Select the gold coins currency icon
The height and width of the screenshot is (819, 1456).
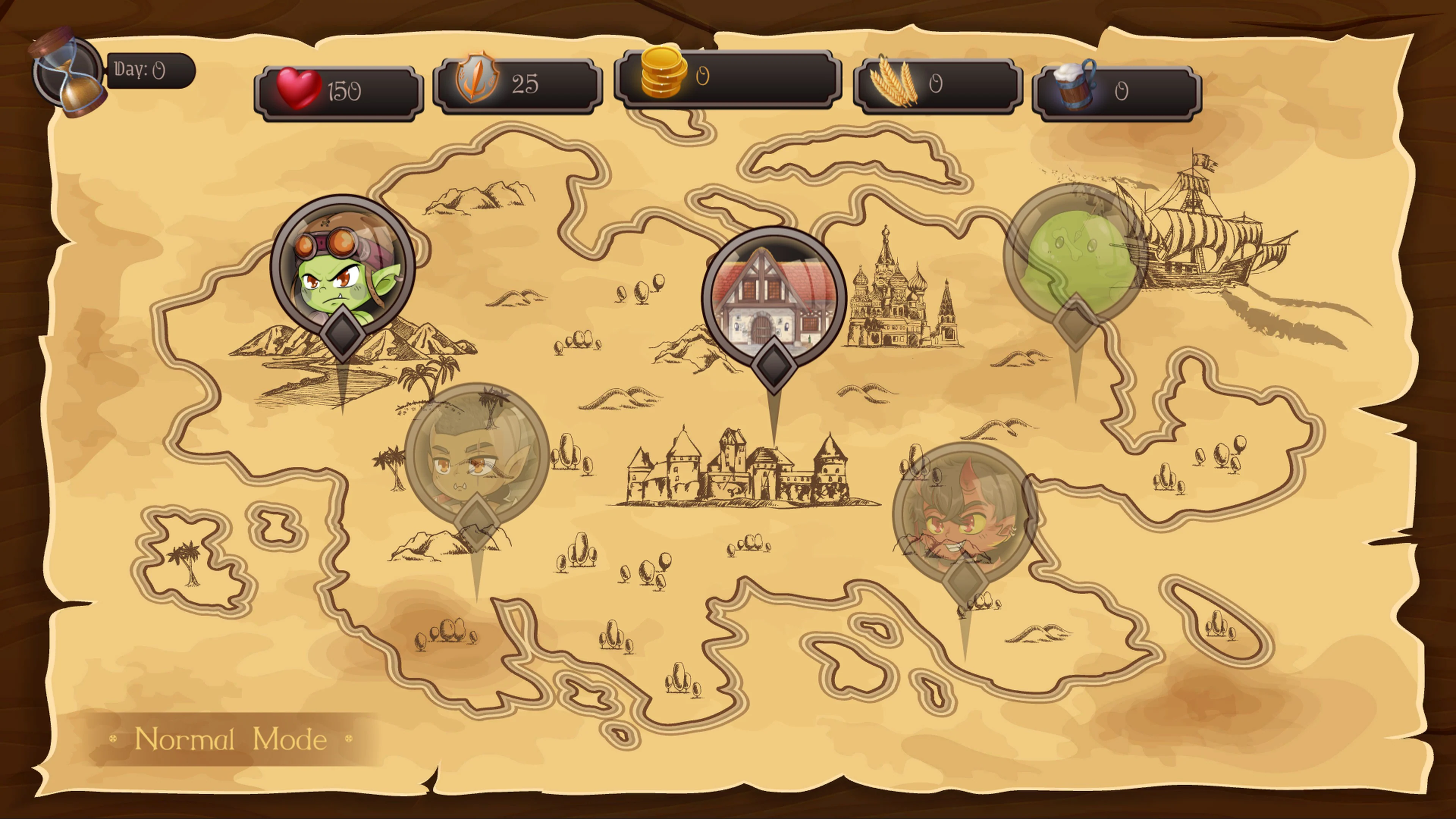[x=664, y=76]
